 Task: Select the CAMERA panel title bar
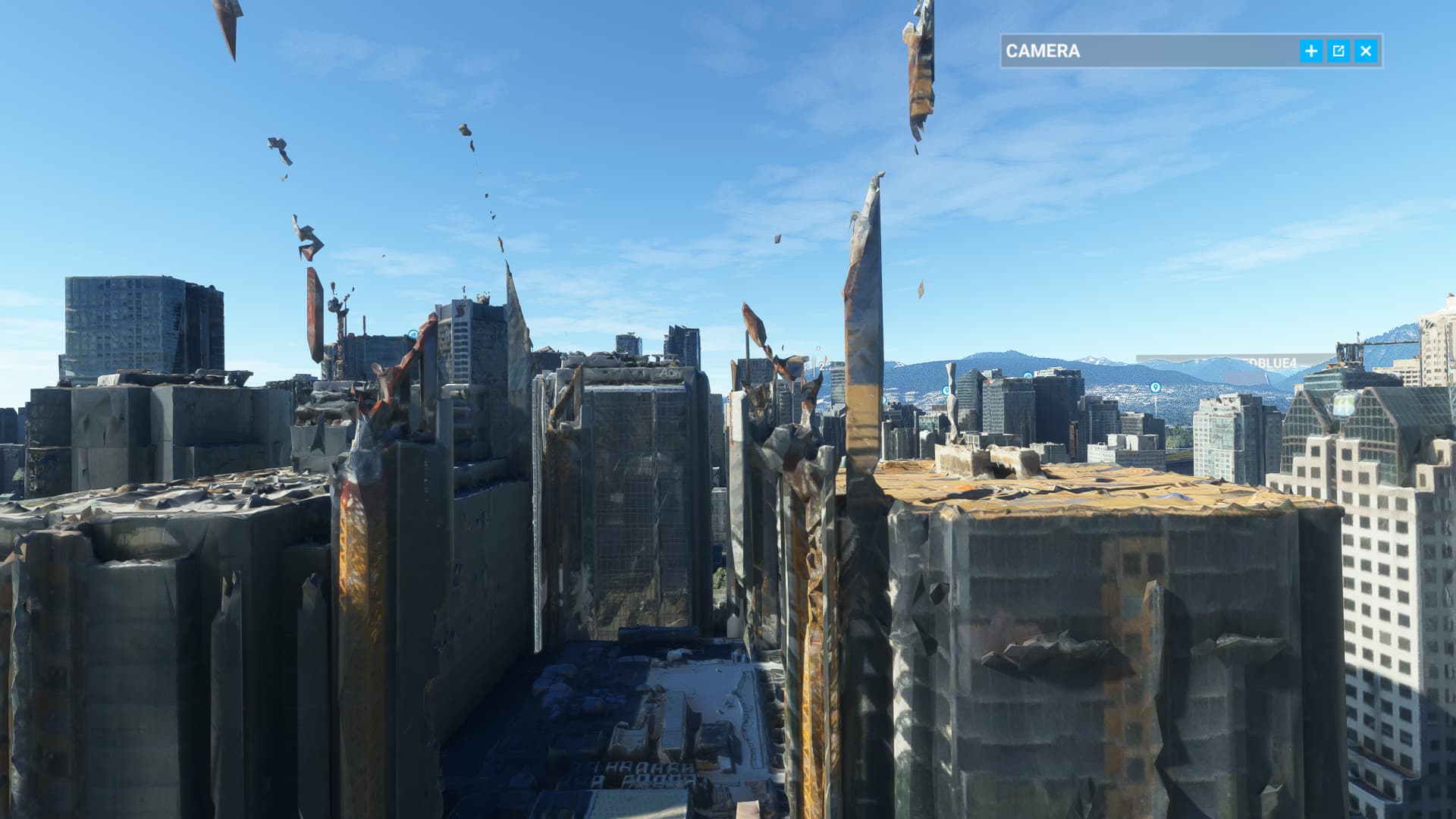(x=1100, y=51)
